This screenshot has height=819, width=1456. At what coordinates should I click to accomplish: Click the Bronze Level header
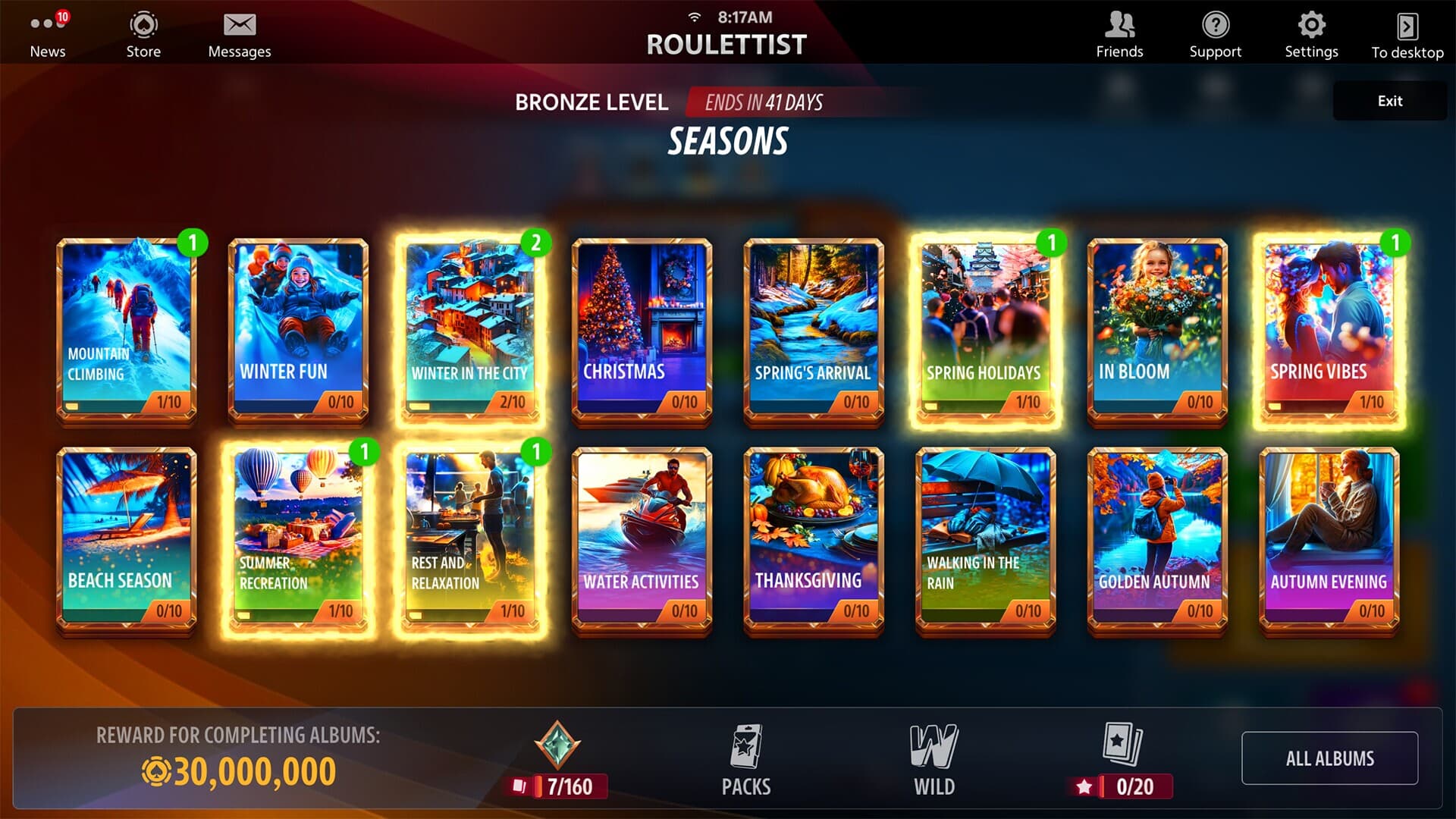[591, 102]
